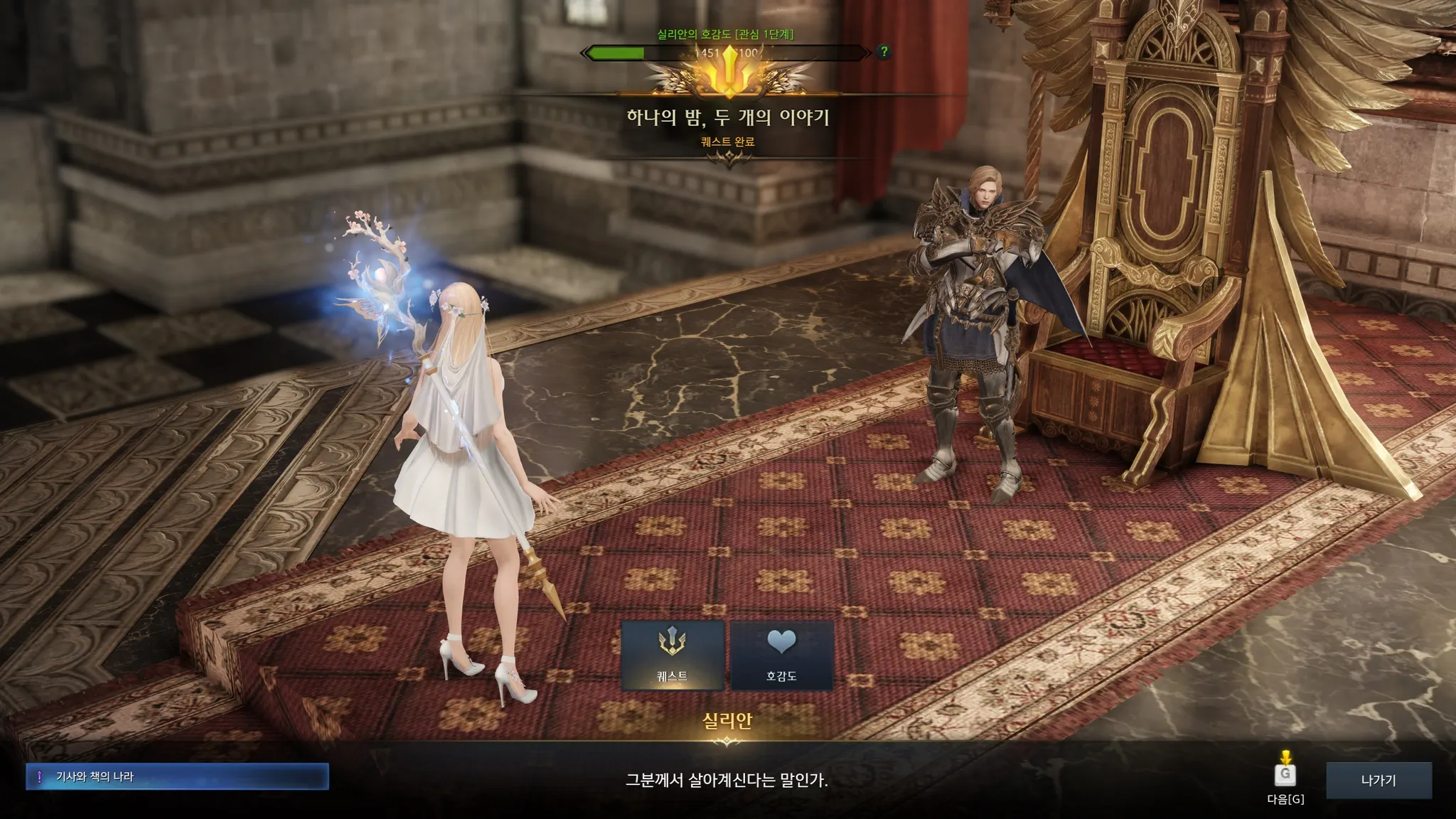Click the 나가기 exit button

(x=1379, y=780)
